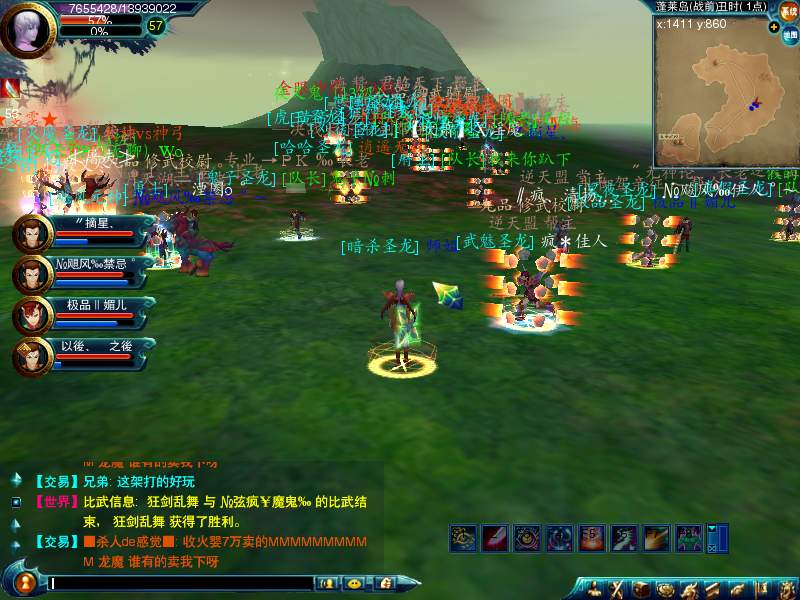Select party member 摘星 portrait
This screenshot has width=800, height=600.
point(33,235)
